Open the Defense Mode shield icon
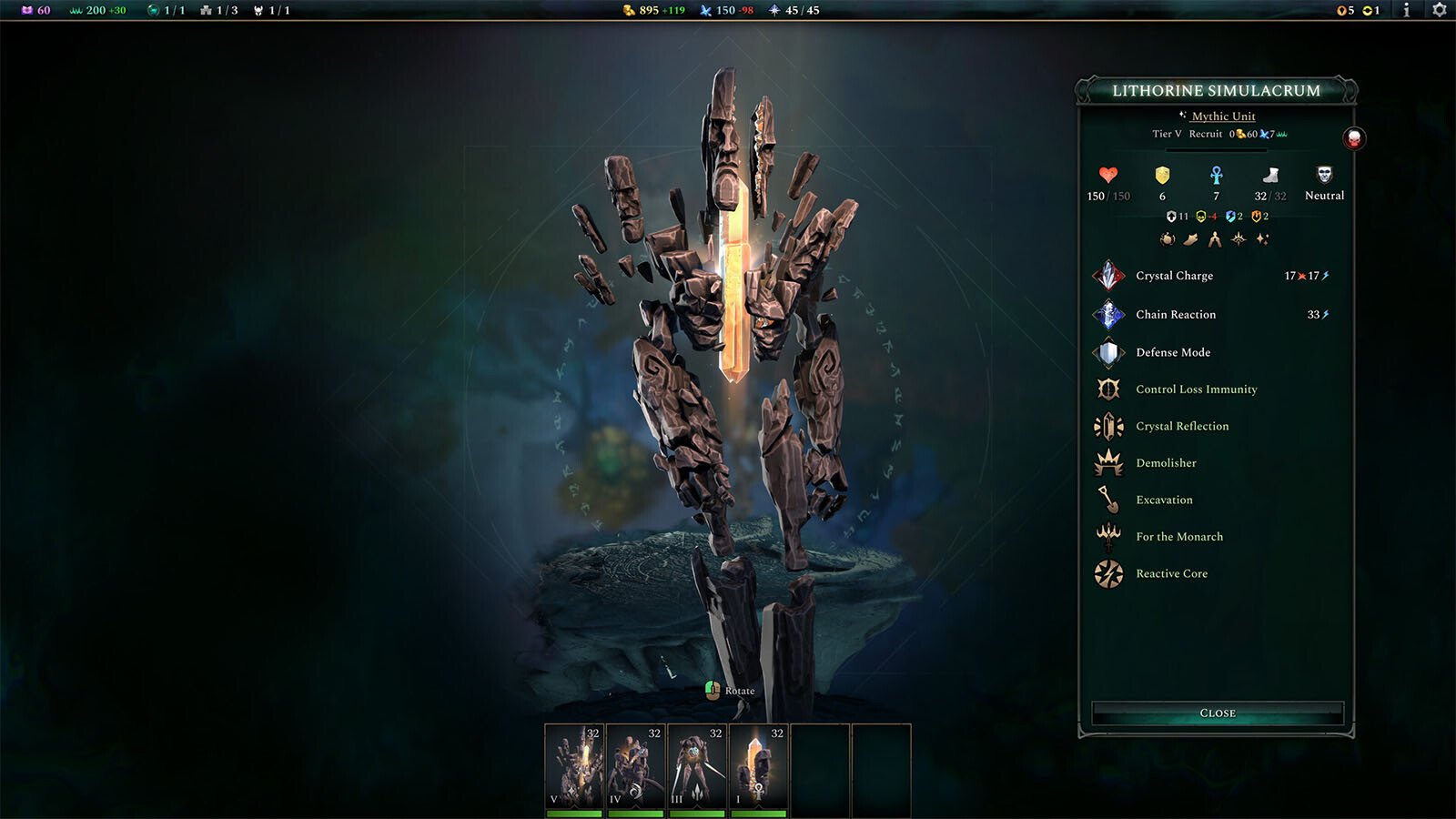The width and height of the screenshot is (1456, 819). click(x=1109, y=352)
